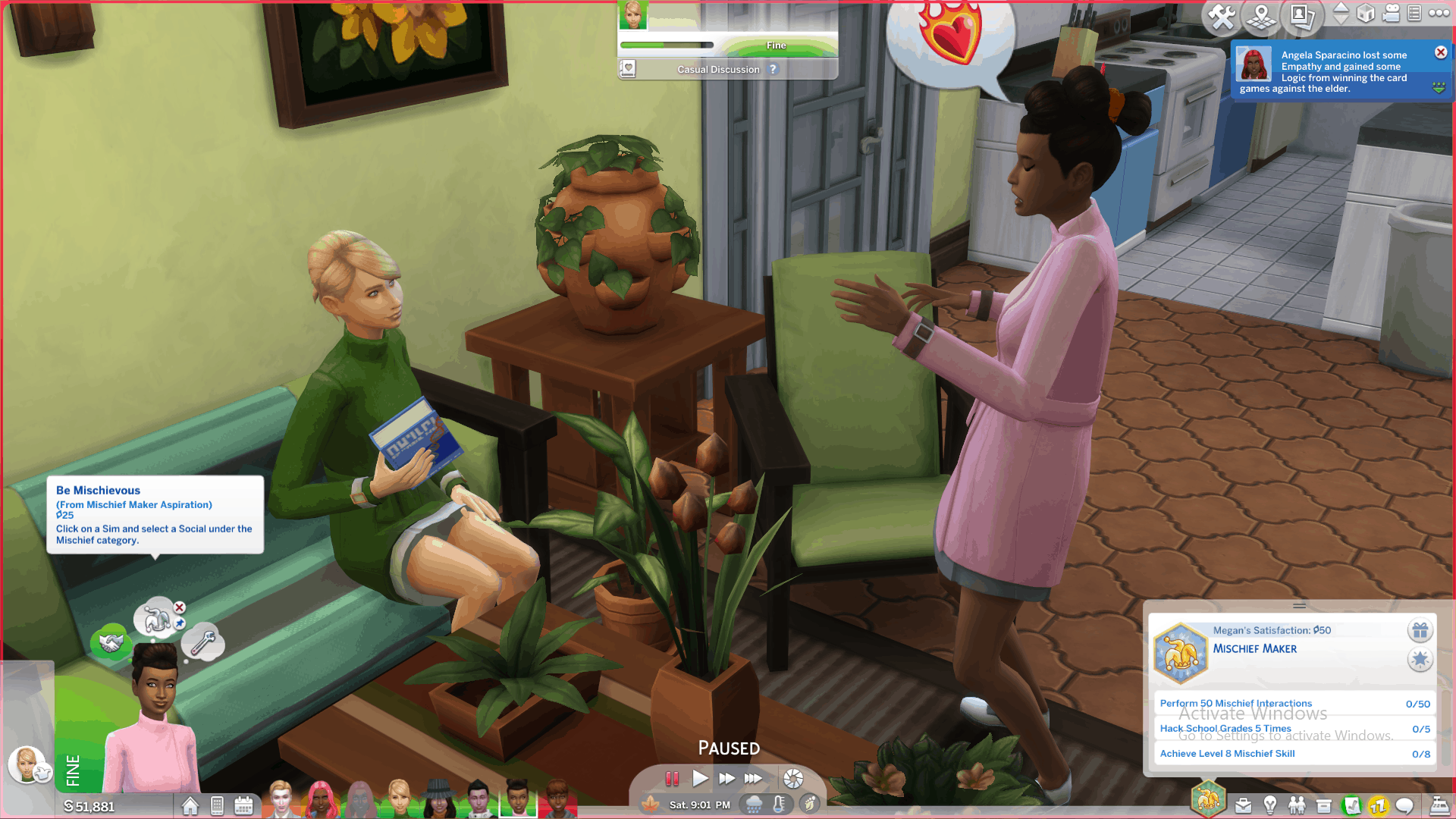Open the phone icon in bottom bar
Viewport: 1456px width, 819px height.
217,805
